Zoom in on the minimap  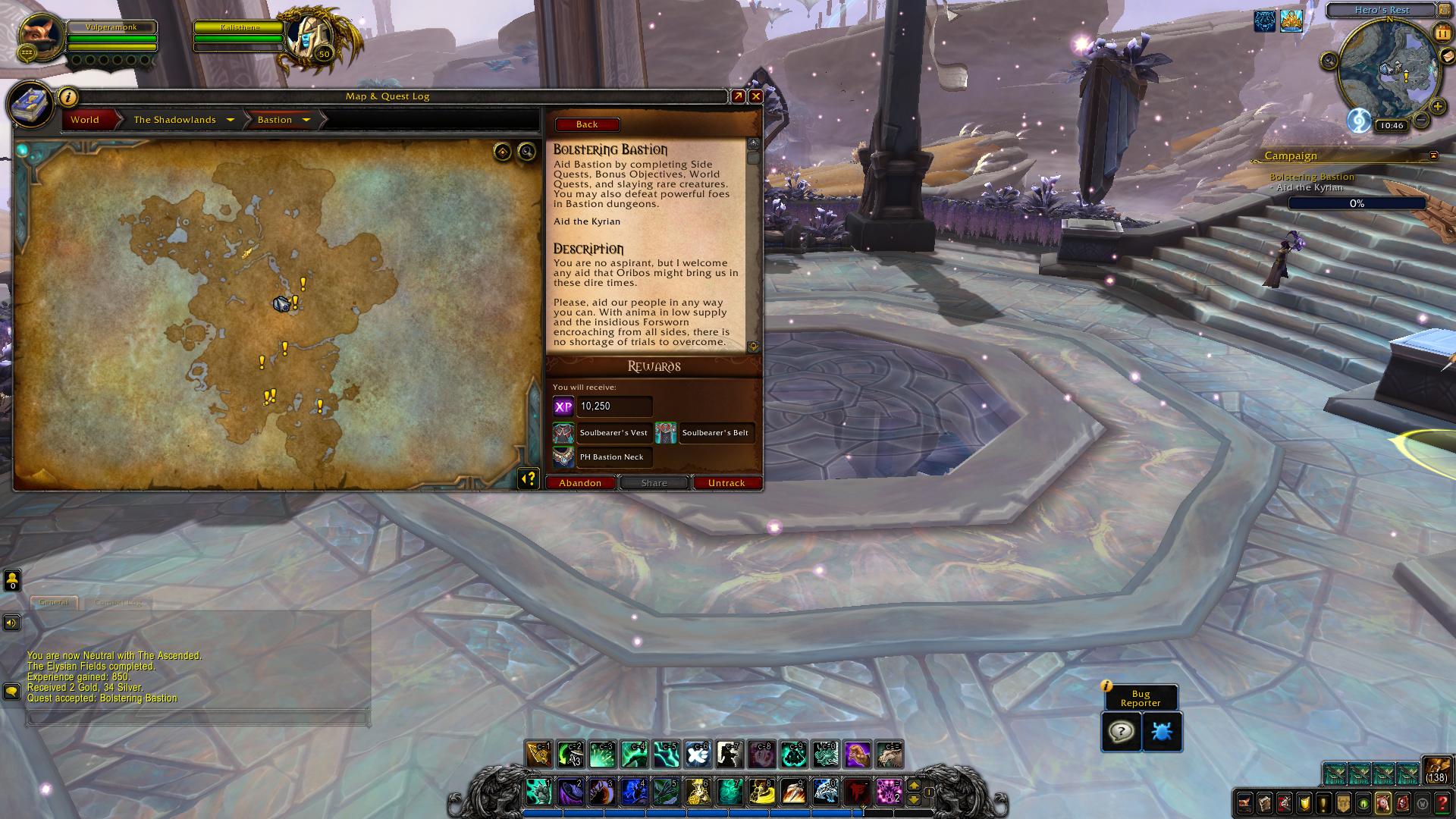pos(1437,106)
